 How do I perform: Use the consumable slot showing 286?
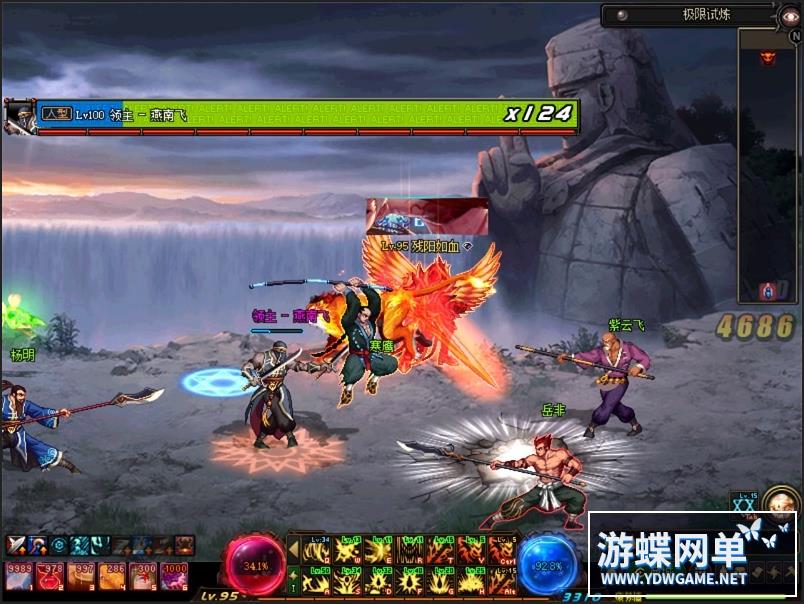(114, 575)
